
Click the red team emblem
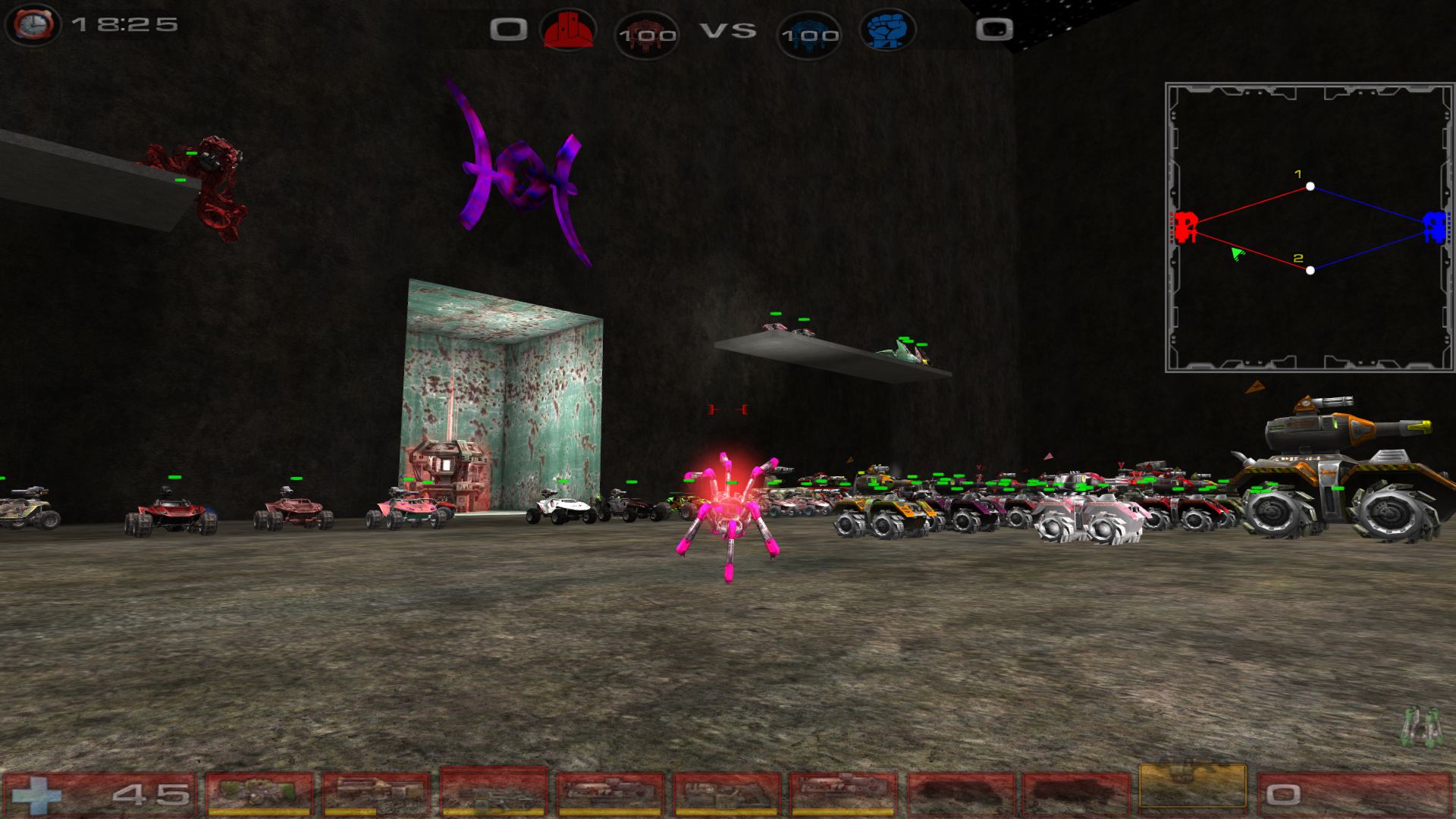tap(567, 31)
